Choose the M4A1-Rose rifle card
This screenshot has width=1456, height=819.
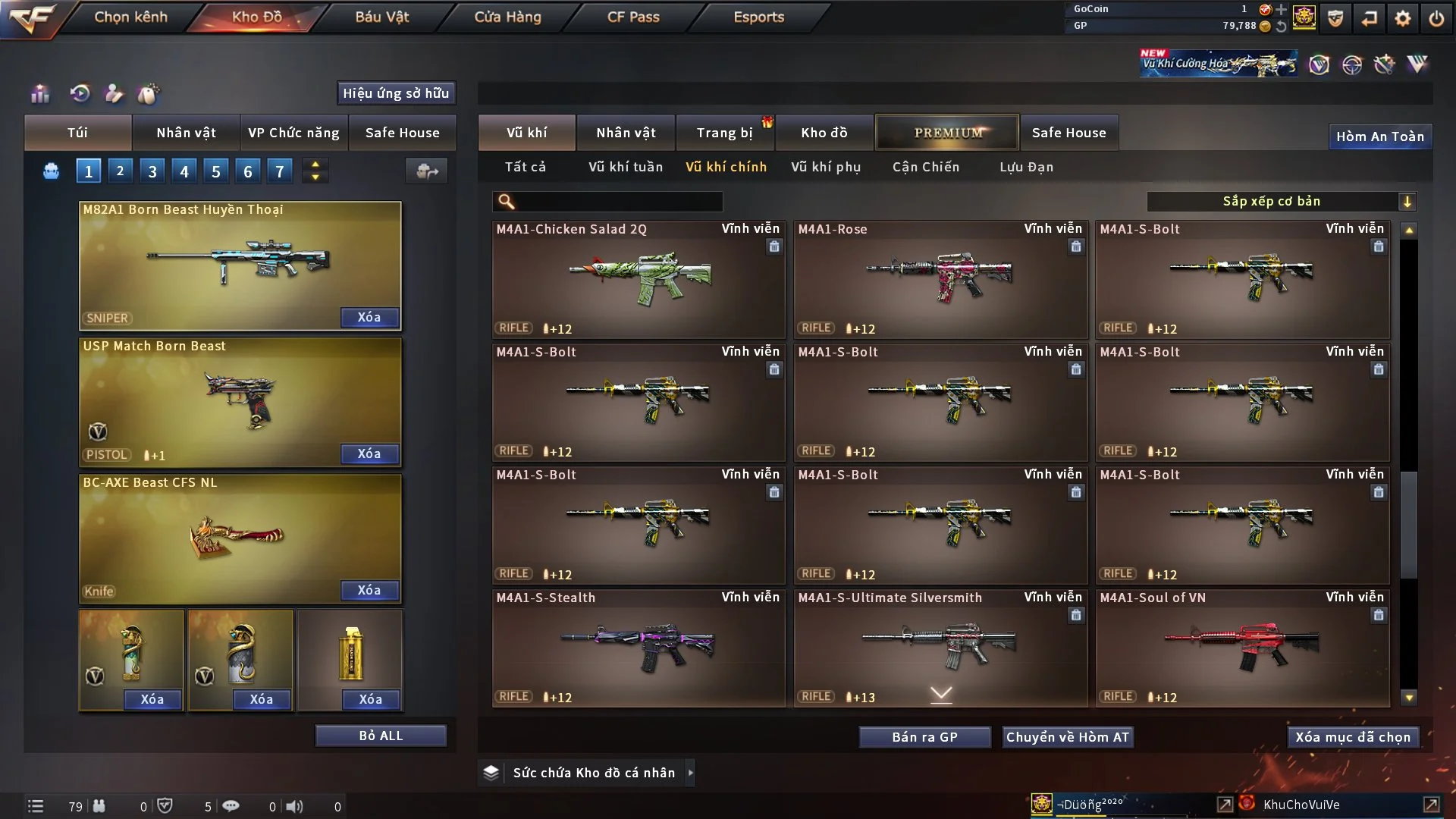coord(940,279)
